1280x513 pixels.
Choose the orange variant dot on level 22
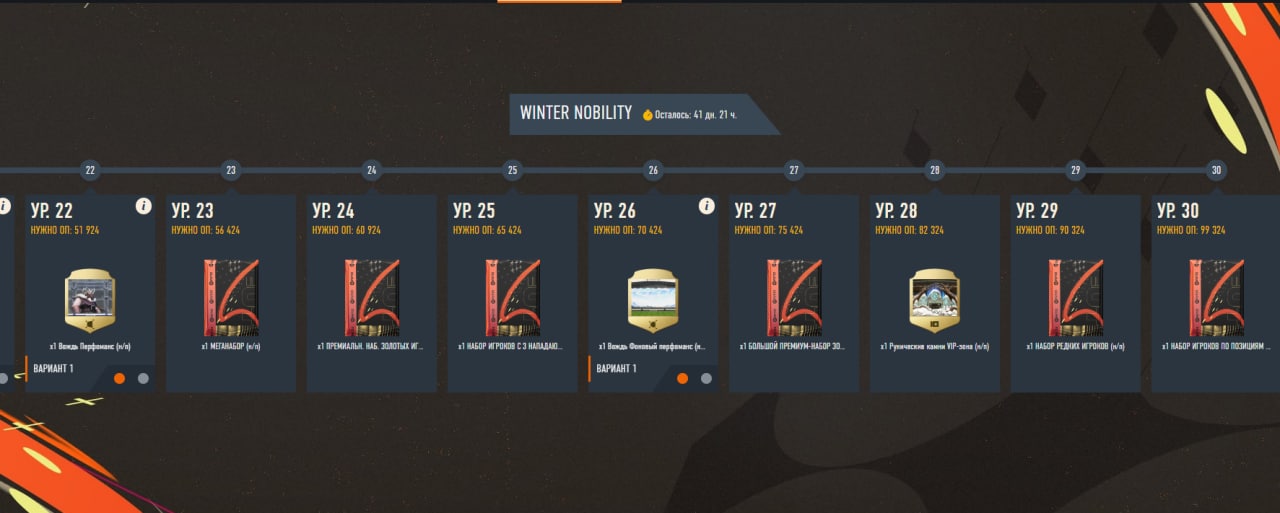click(120, 378)
